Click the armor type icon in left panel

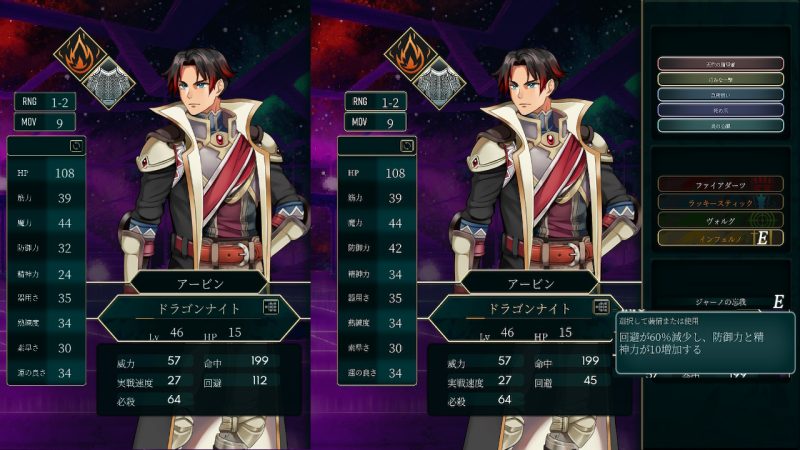pyautogui.click(x=120, y=78)
